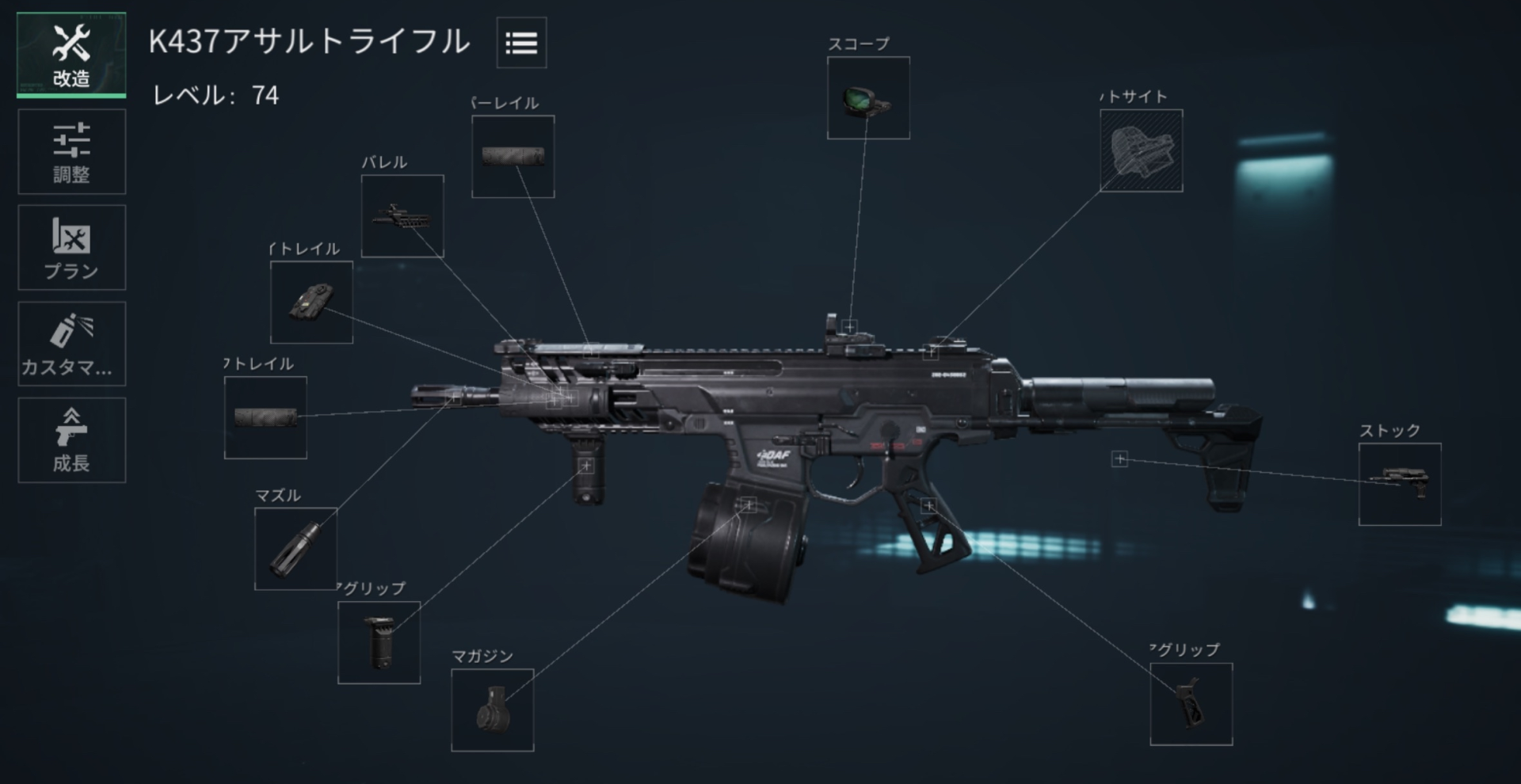
Task: Open the カスタマ spray customization panel
Action: (x=71, y=343)
